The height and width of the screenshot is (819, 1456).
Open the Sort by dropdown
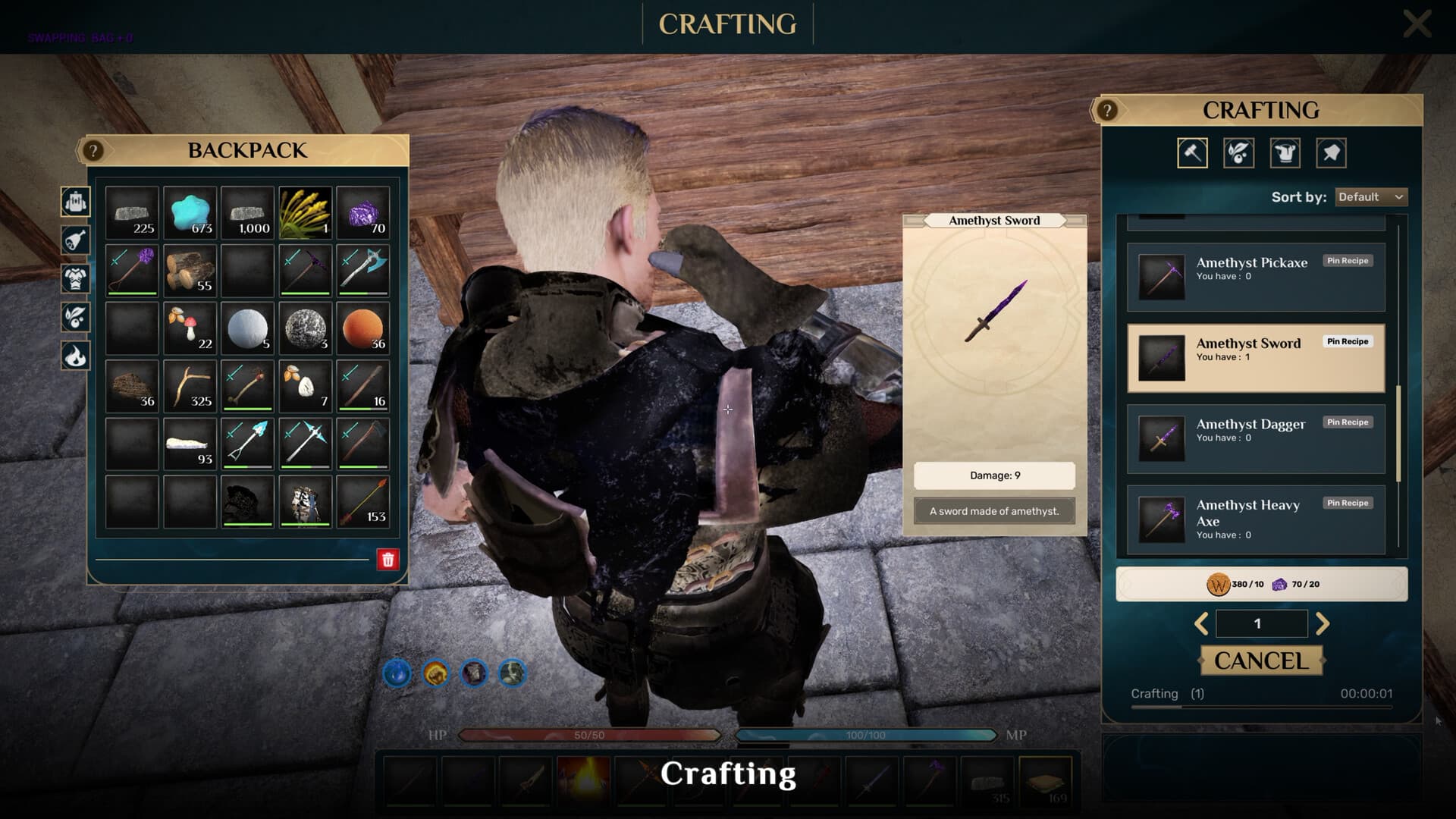click(1370, 197)
